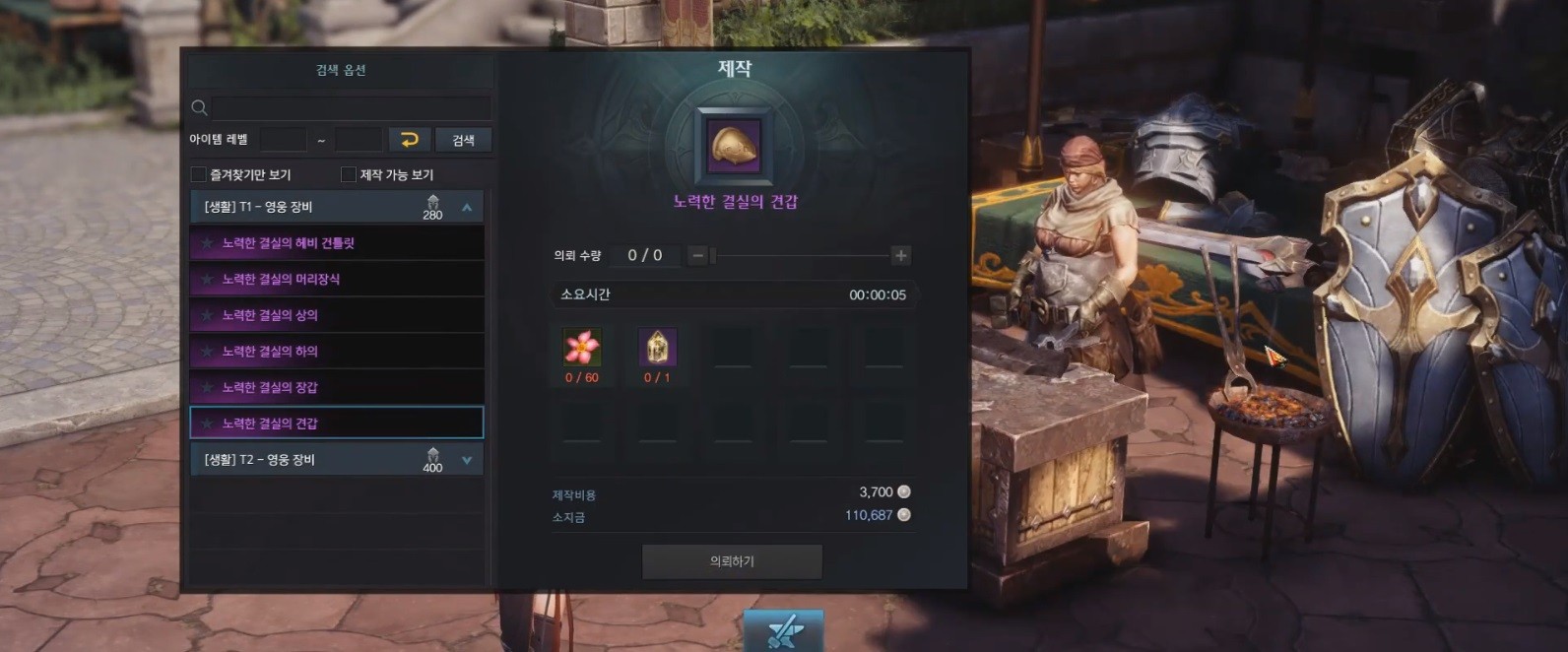Reset search filters with the yellow arrow button
This screenshot has height=652, width=1568.
[x=410, y=140]
